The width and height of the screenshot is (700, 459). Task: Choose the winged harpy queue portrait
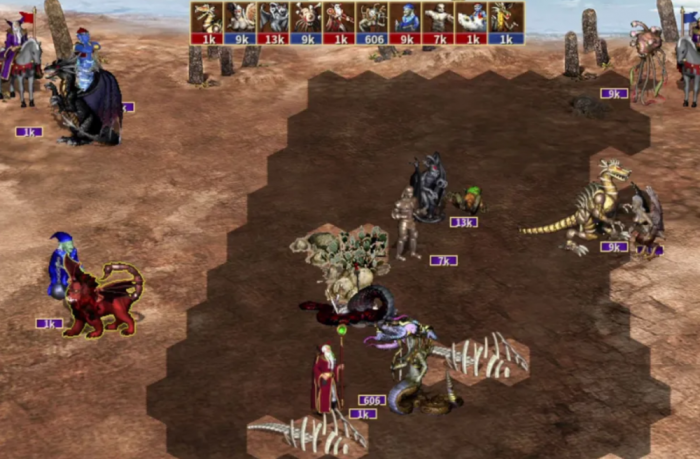[240, 18]
